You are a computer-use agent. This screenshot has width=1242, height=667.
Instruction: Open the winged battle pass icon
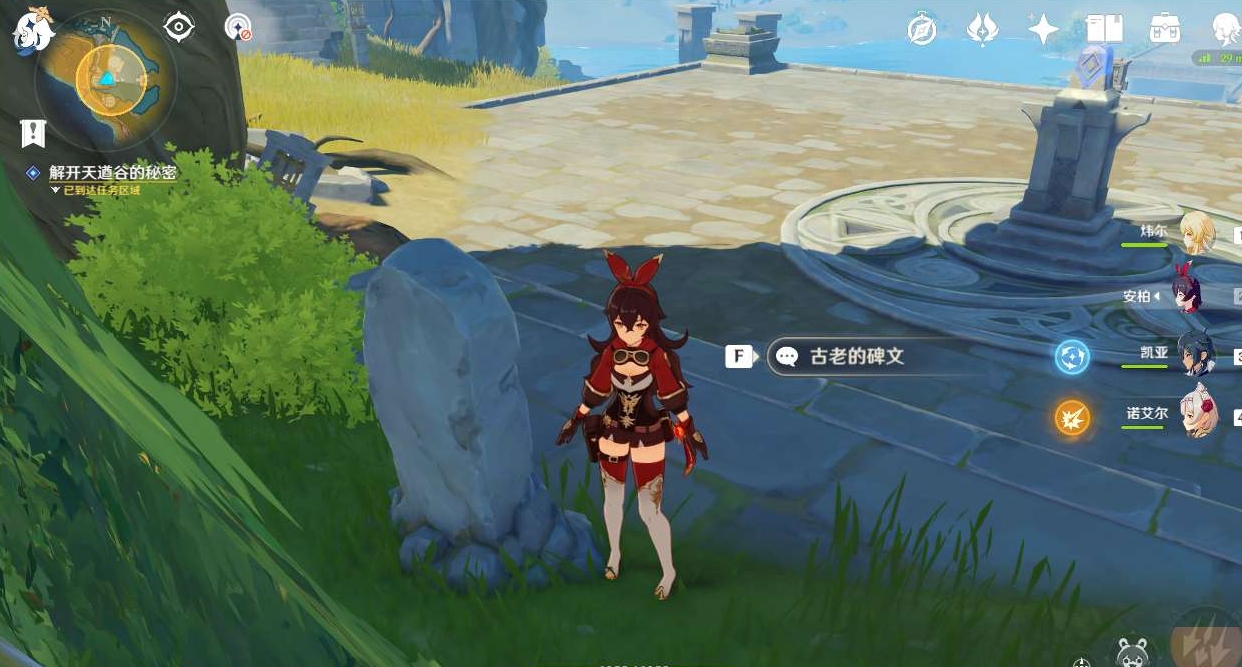982,30
